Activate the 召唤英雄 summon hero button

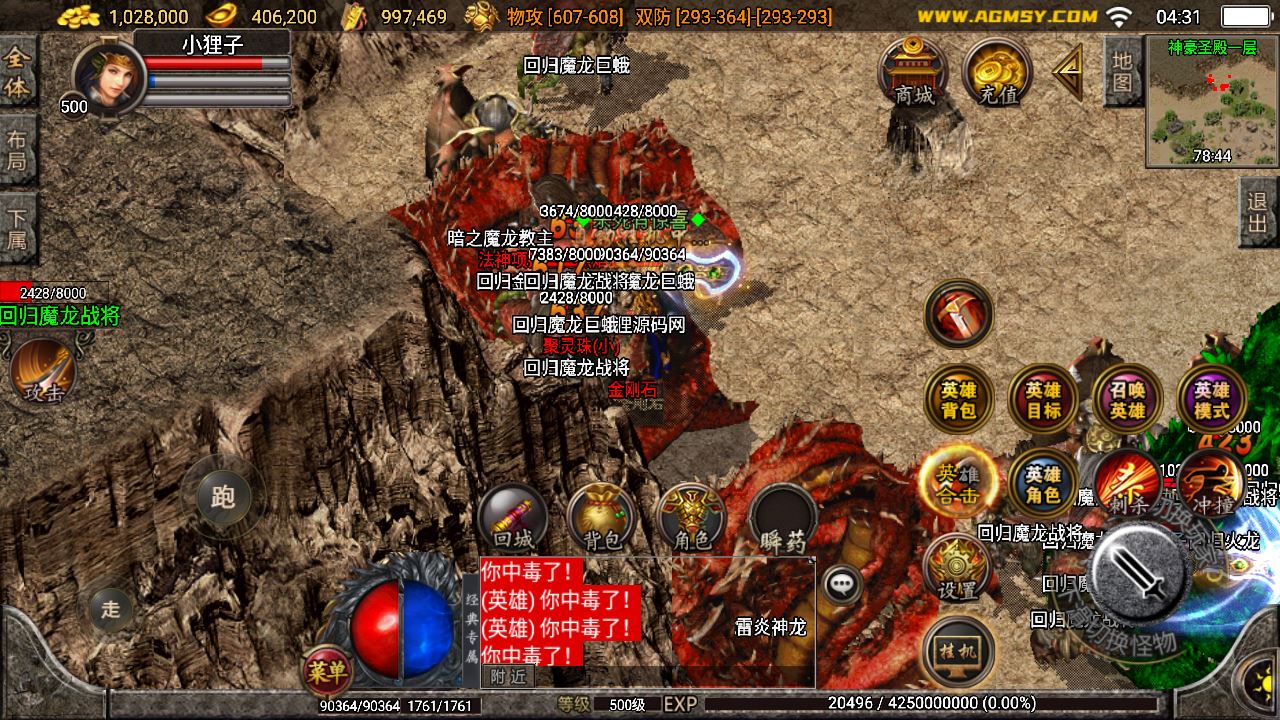click(x=1127, y=399)
